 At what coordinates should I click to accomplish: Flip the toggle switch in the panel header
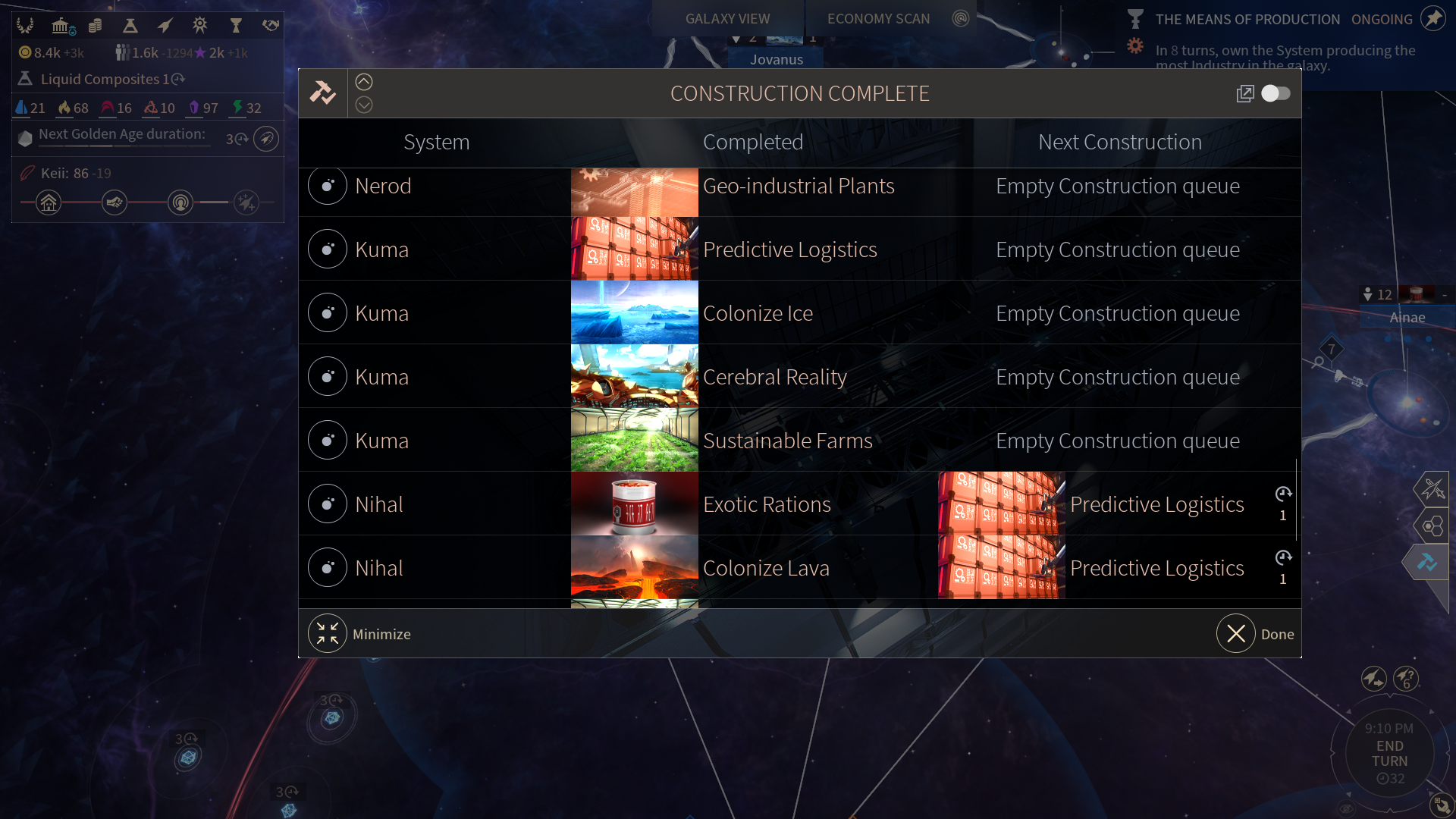click(1276, 93)
